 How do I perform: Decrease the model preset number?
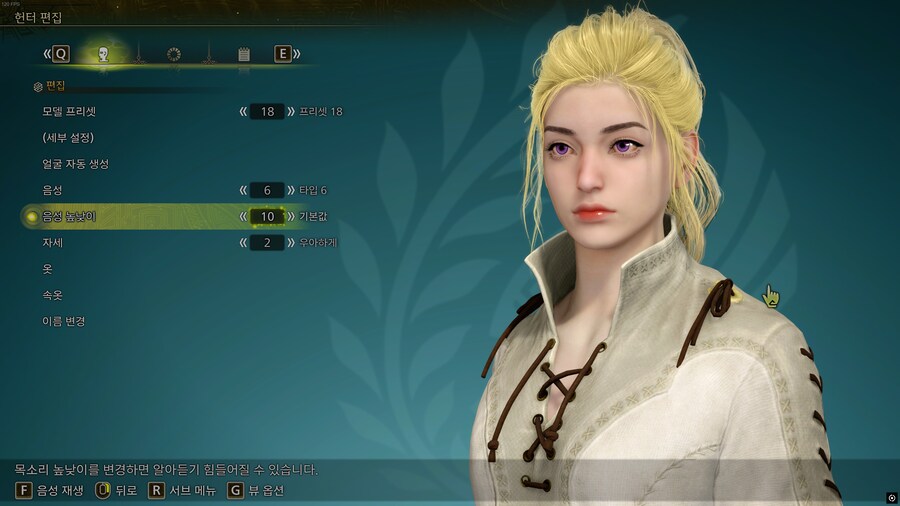tap(242, 111)
